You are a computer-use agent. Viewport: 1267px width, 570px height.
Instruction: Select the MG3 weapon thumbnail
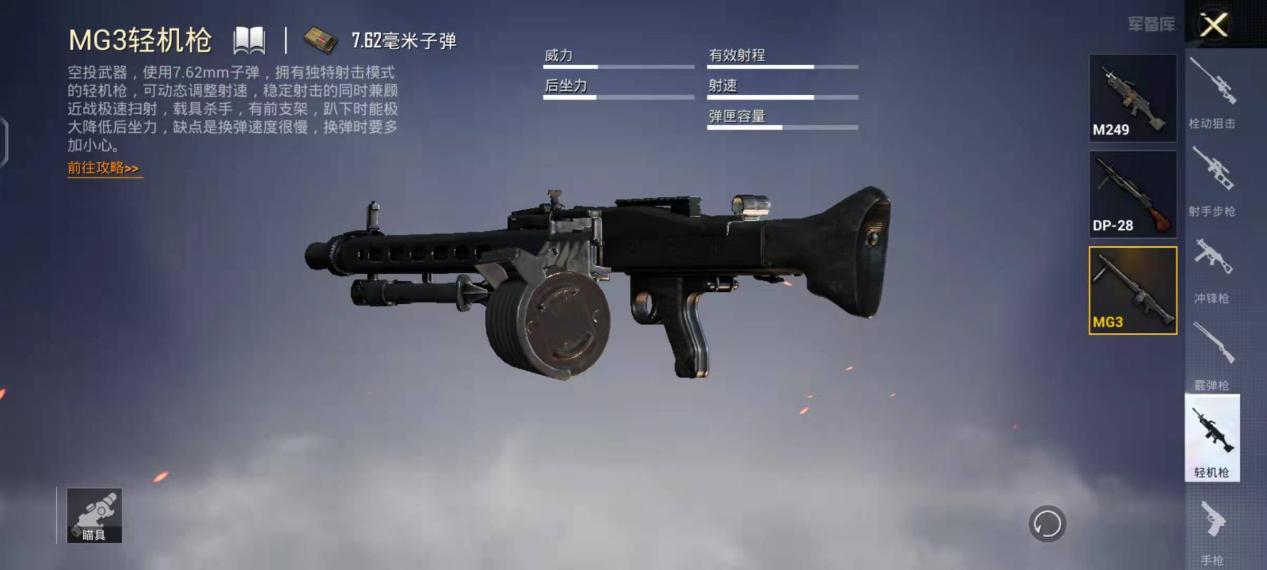click(1132, 290)
